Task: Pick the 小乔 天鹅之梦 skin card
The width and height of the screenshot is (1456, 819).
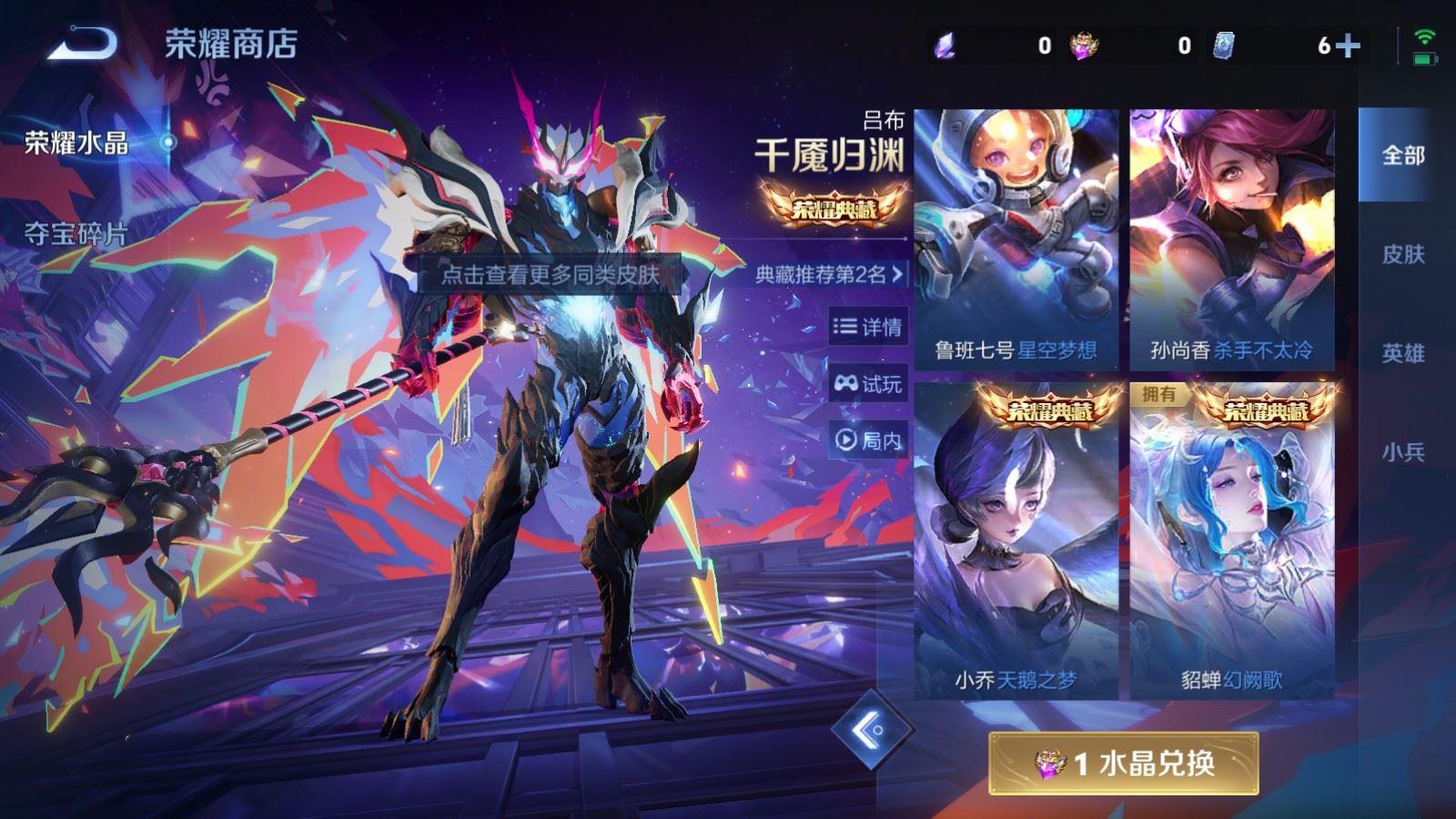Action: pos(1016,541)
